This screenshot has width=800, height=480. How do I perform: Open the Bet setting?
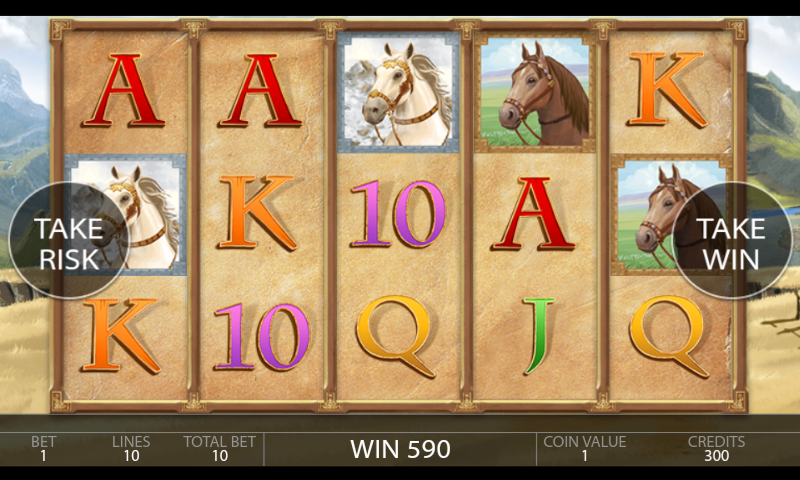pyautogui.click(x=43, y=448)
